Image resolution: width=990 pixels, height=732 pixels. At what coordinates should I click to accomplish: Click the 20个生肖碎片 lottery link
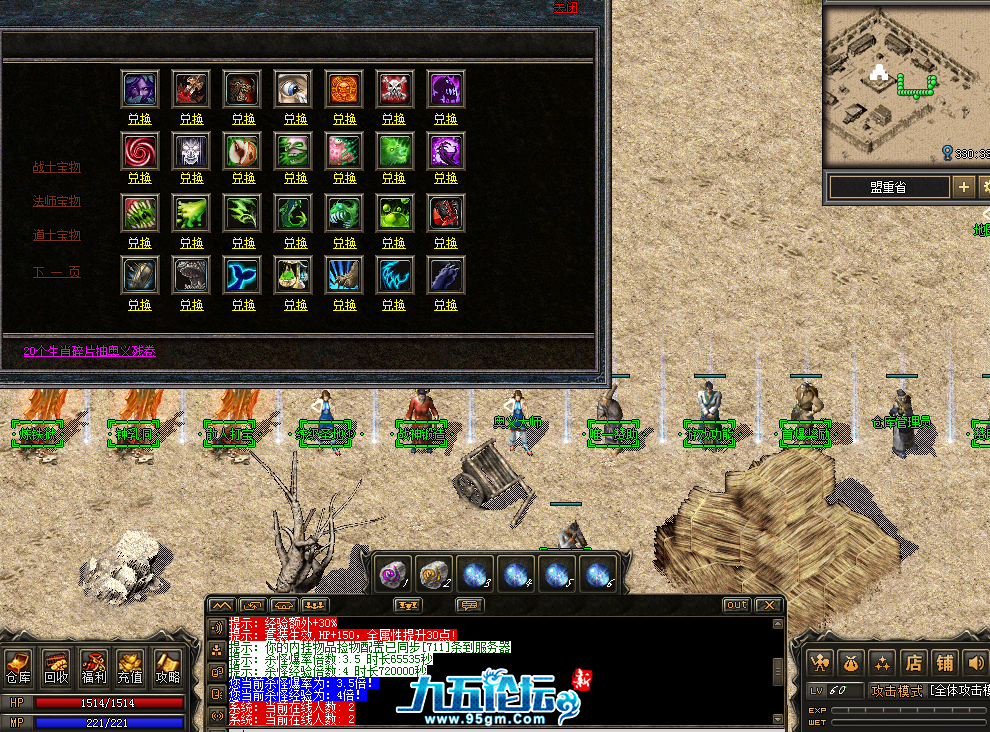point(90,351)
